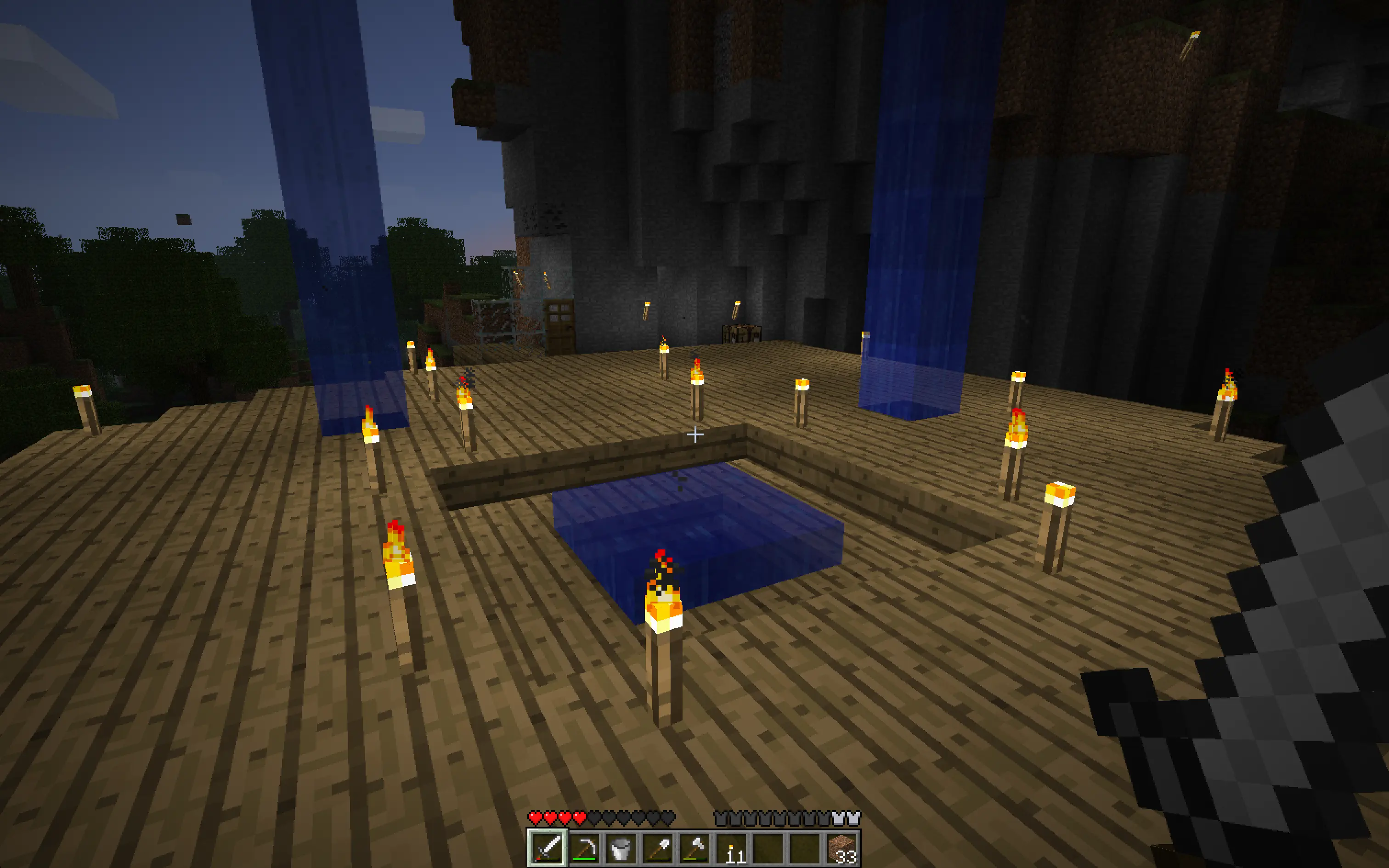Select the iron shovel hotbar slot

tap(658, 847)
